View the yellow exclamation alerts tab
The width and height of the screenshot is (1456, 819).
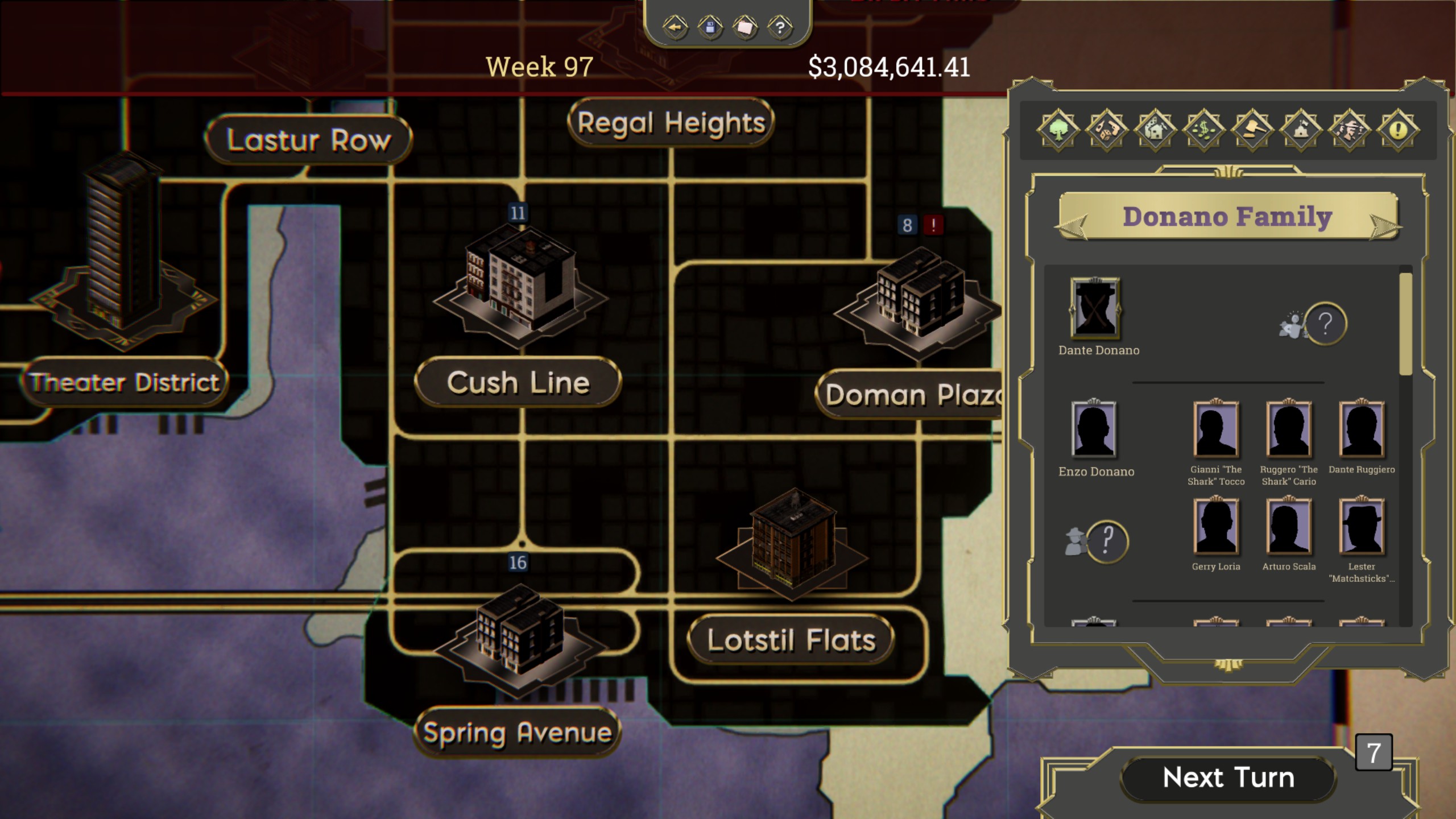pyautogui.click(x=1398, y=130)
